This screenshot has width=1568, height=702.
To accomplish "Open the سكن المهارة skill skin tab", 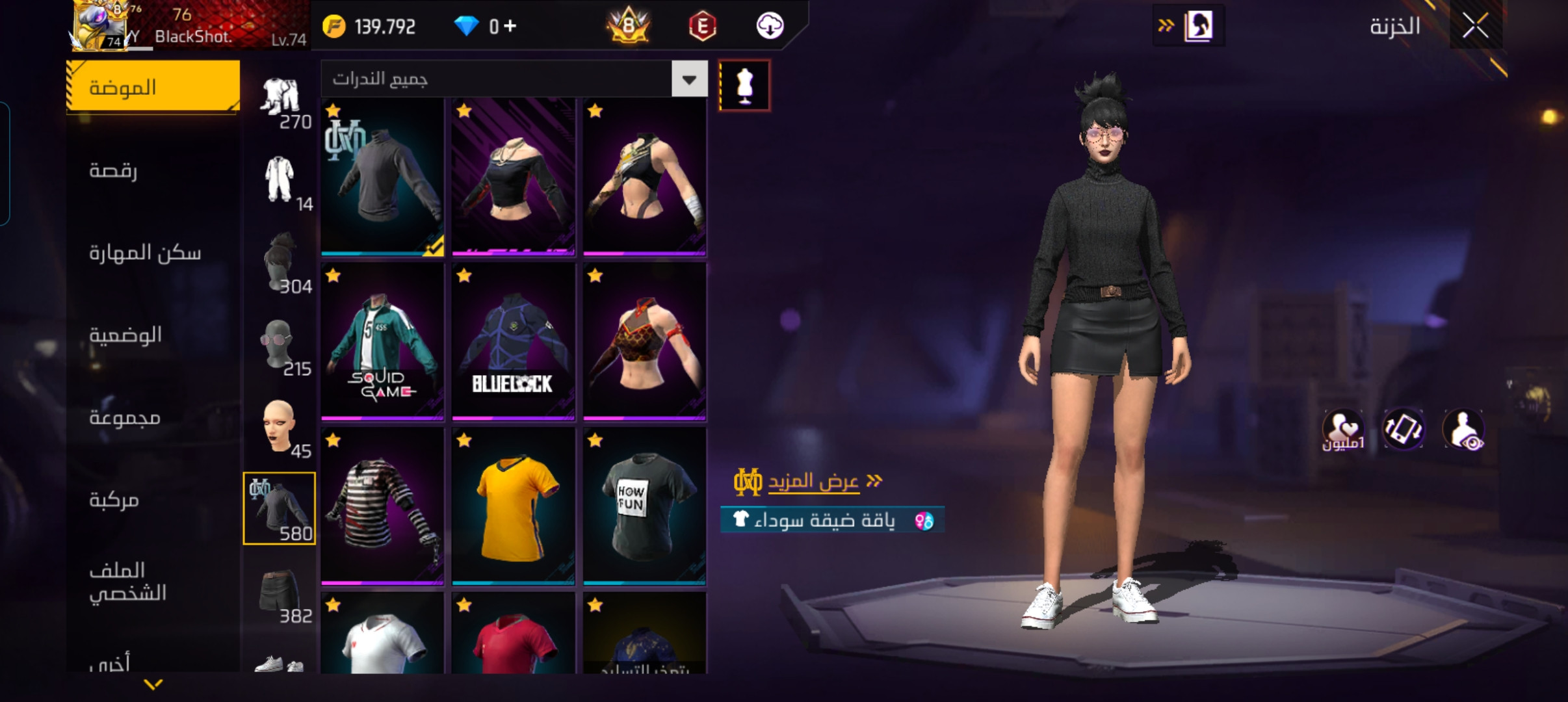I will 145,252.
